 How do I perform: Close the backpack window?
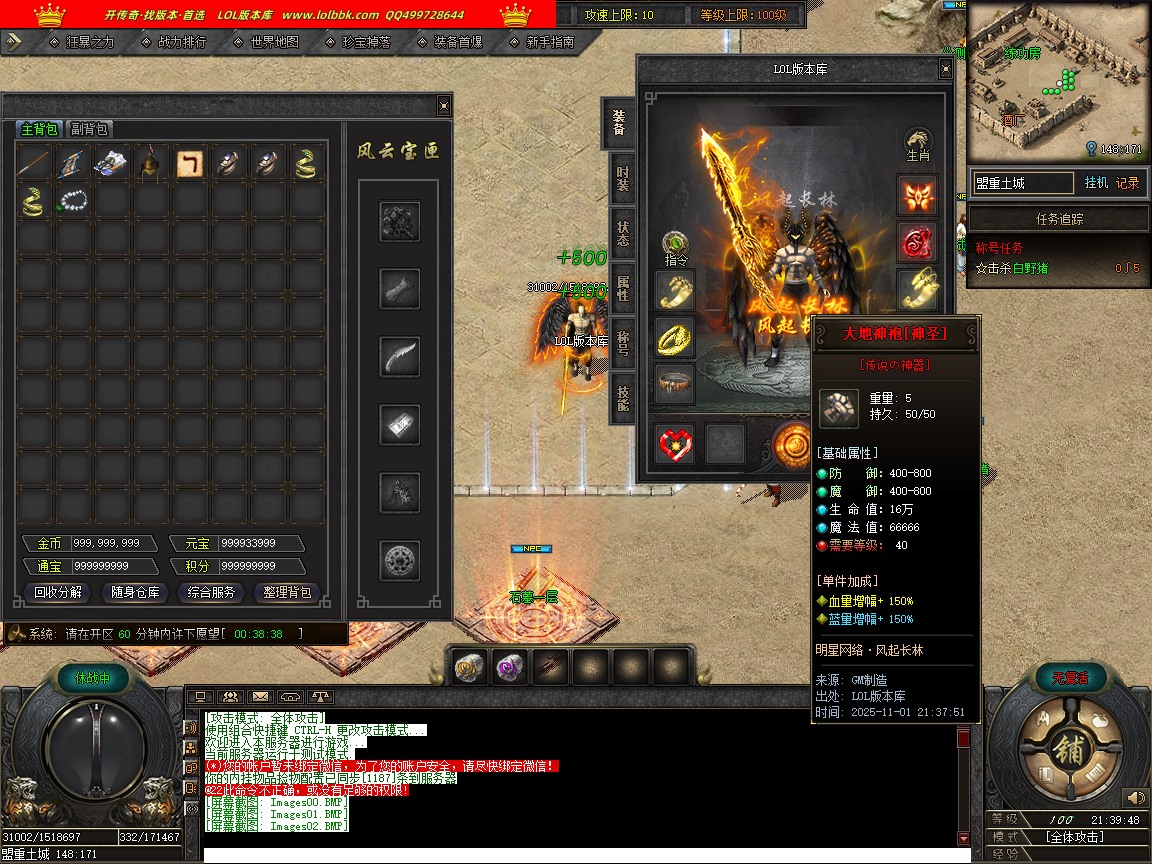[444, 105]
